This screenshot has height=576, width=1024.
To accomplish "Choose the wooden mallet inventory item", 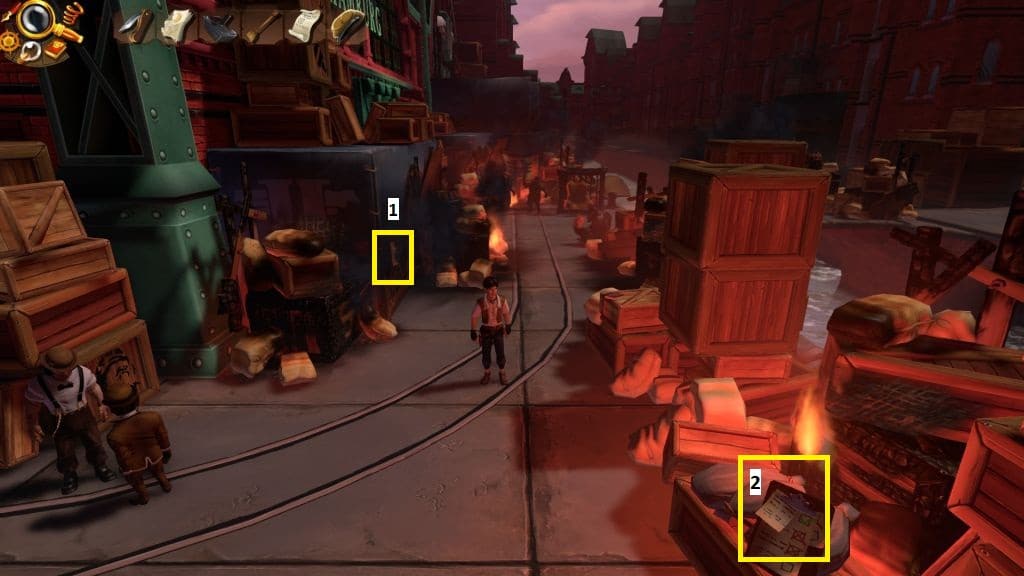I will 262,26.
